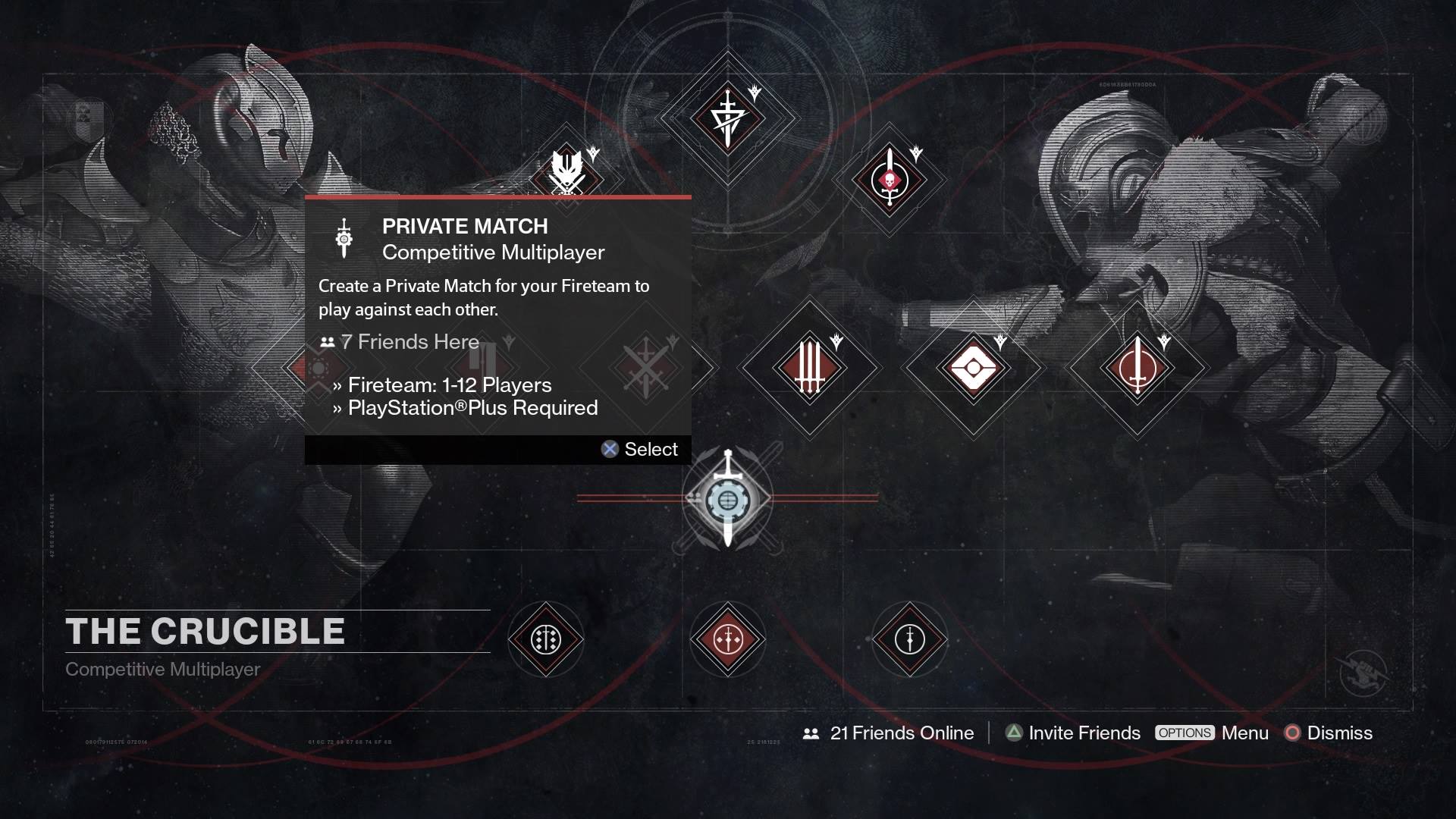1456x819 pixels.
Task: Open the middle circular playlist node near bottom
Action: (x=728, y=639)
